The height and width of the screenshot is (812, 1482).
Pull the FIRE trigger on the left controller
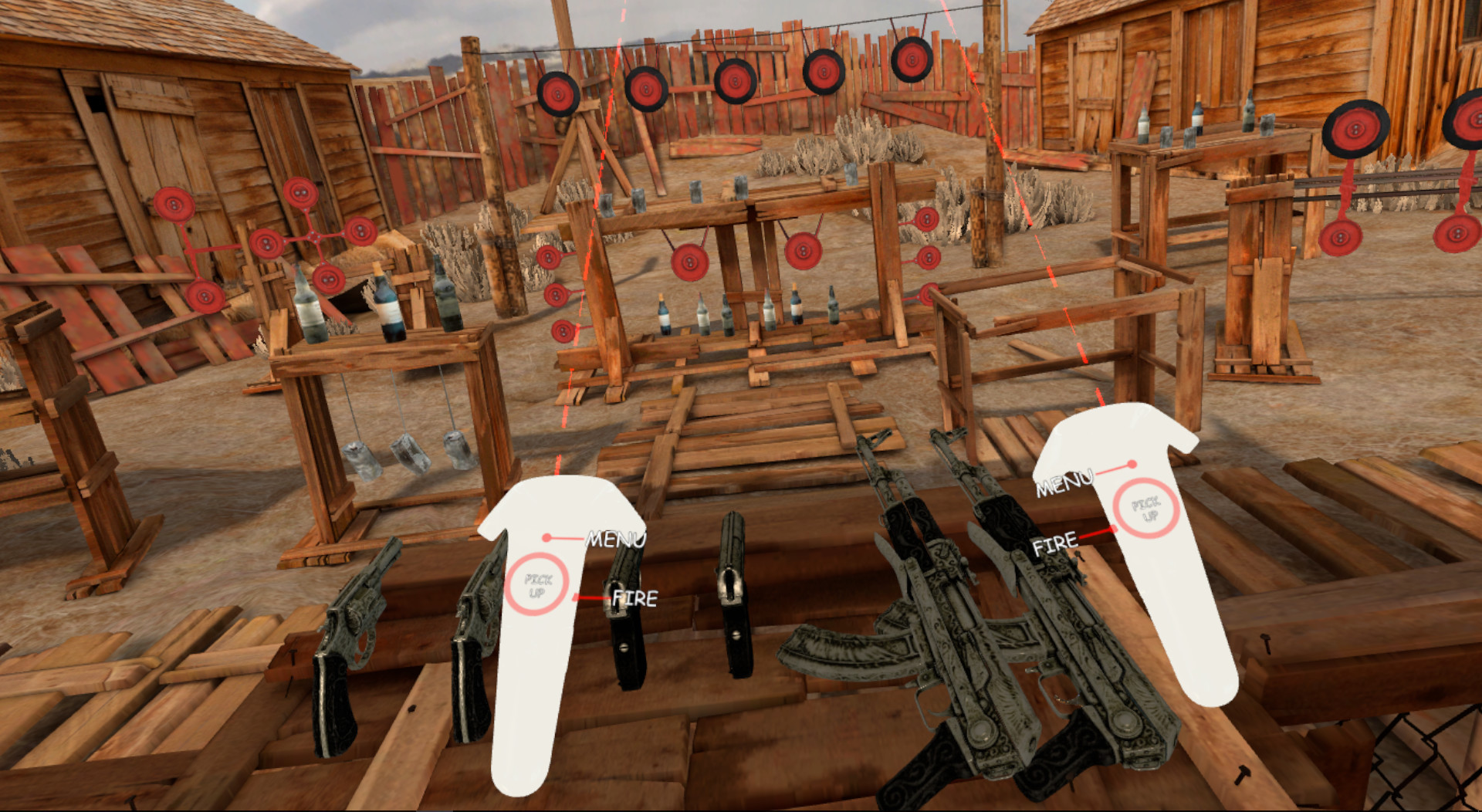tap(574, 595)
